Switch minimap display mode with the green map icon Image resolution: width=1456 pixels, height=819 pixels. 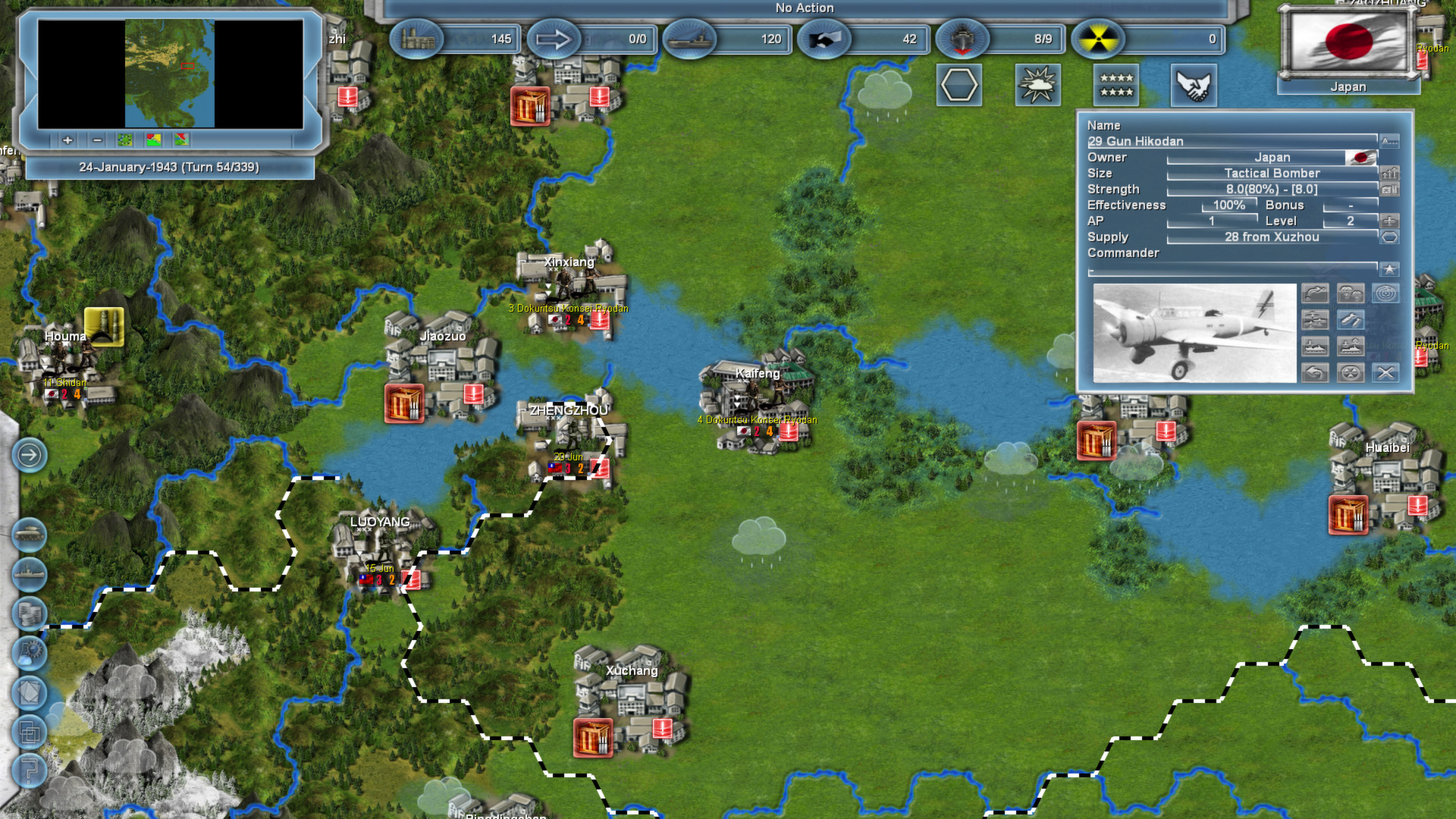124,140
